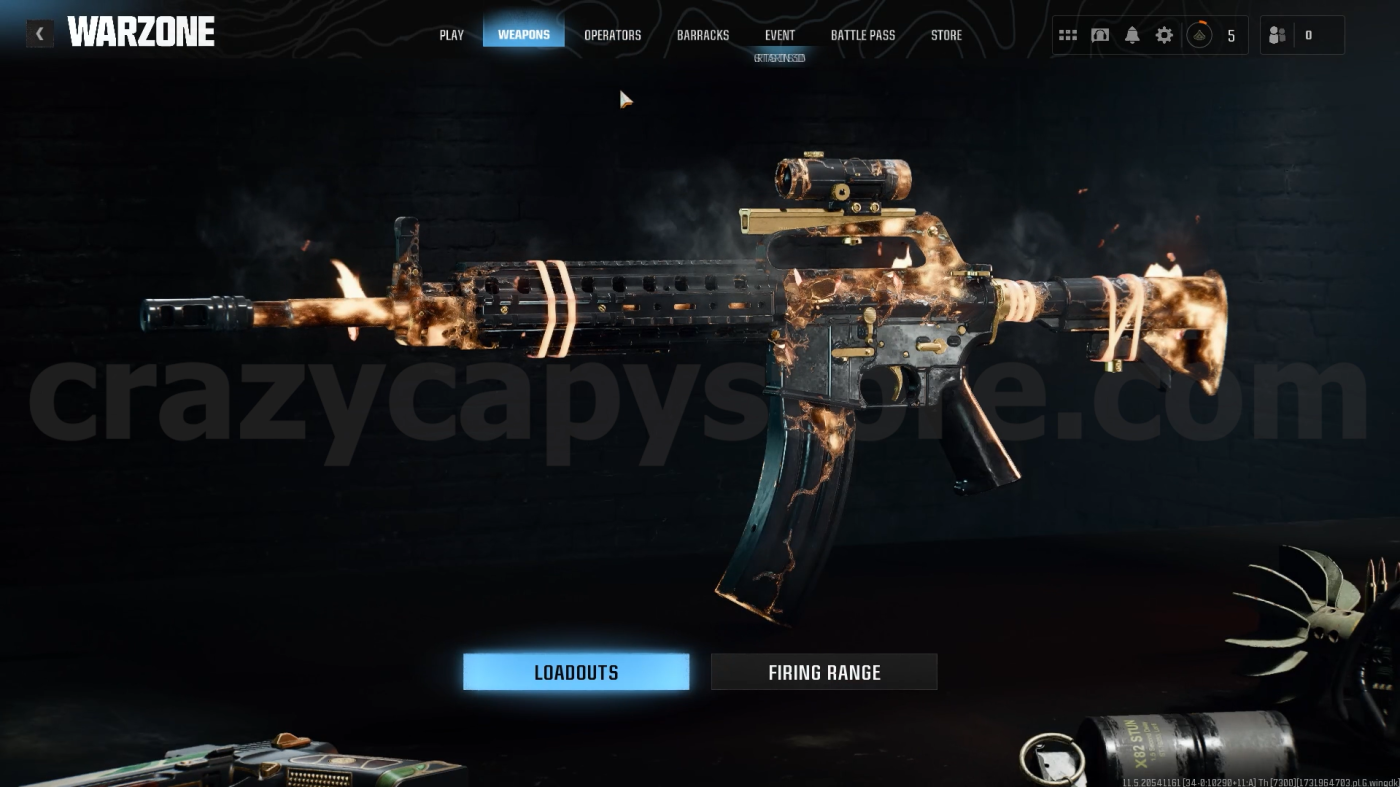Select the party count indicator showing 0
This screenshot has width=1400, height=787.
(1307, 34)
